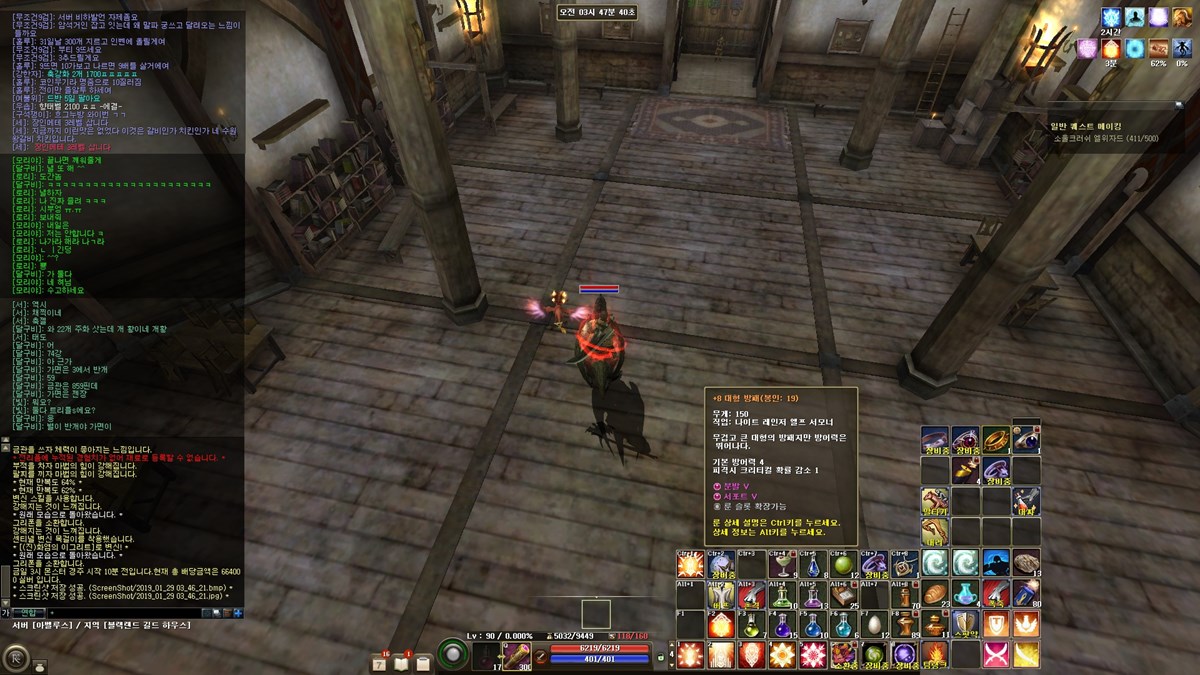
Task: Use the gray ore stone item
Action: pyautogui.click(x=1026, y=564)
